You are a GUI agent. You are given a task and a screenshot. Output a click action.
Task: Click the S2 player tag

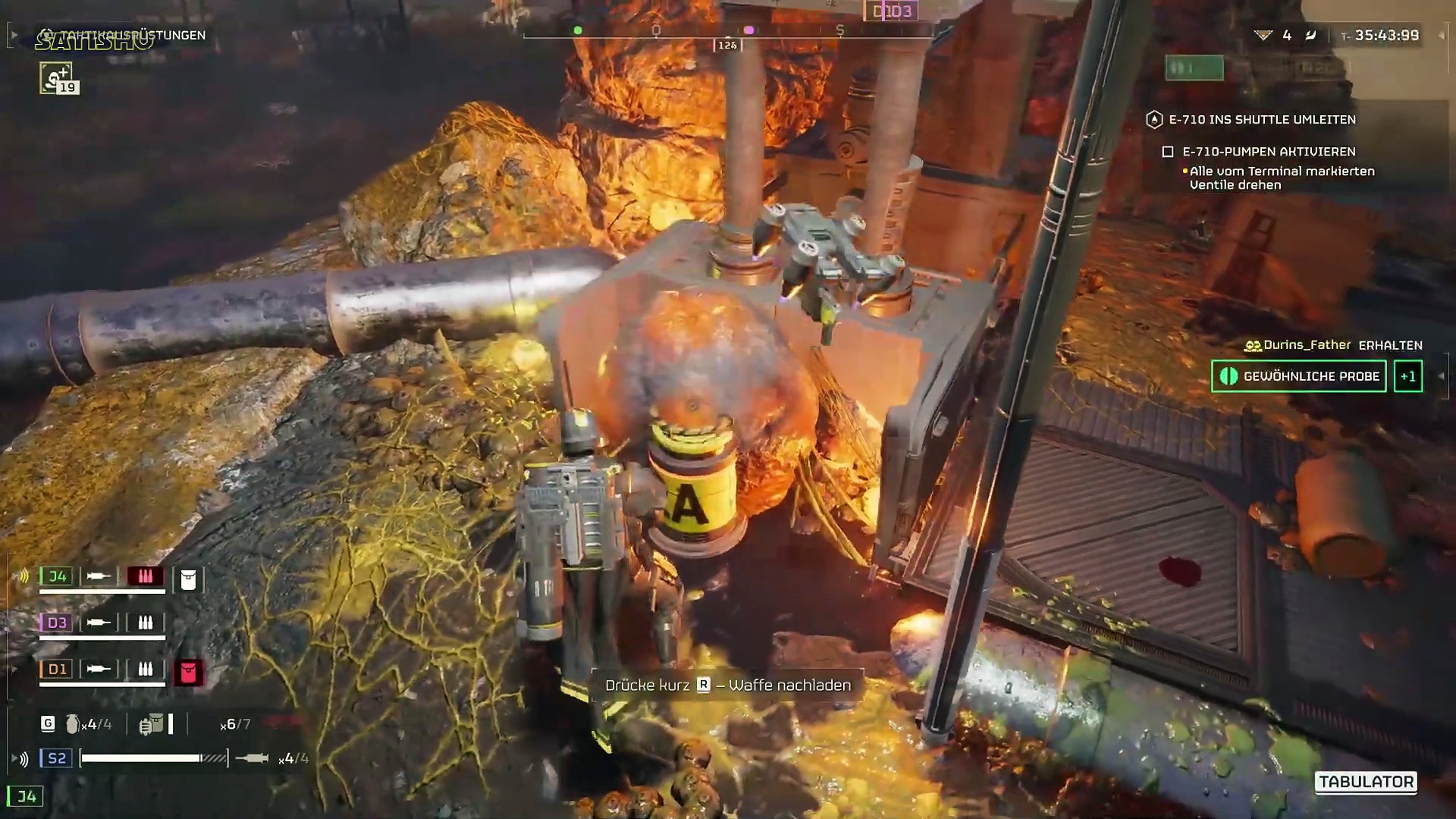tap(56, 758)
